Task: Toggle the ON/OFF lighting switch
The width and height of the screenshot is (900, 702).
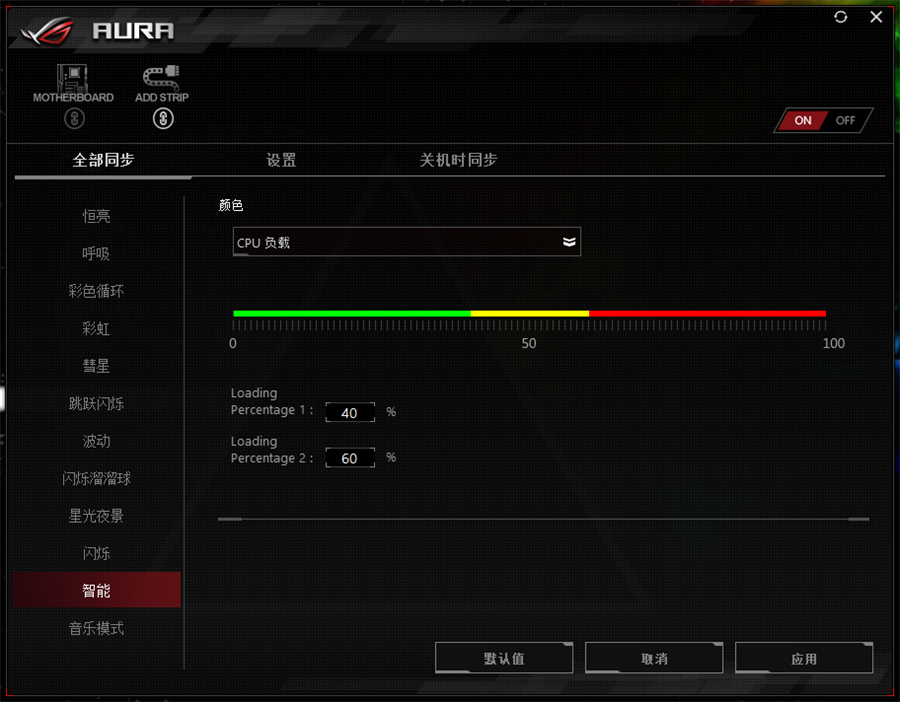Action: tap(824, 120)
